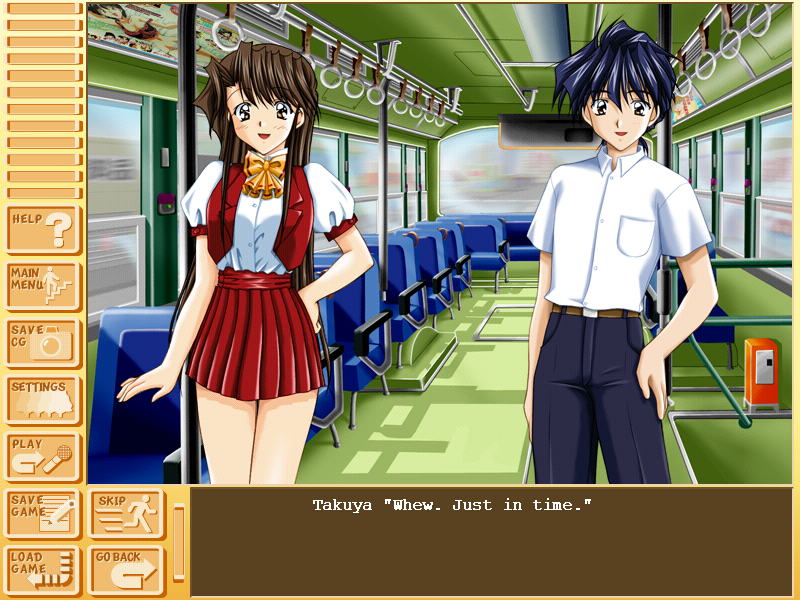800x600 pixels.
Task: Open the Help button
Action: coord(43,230)
